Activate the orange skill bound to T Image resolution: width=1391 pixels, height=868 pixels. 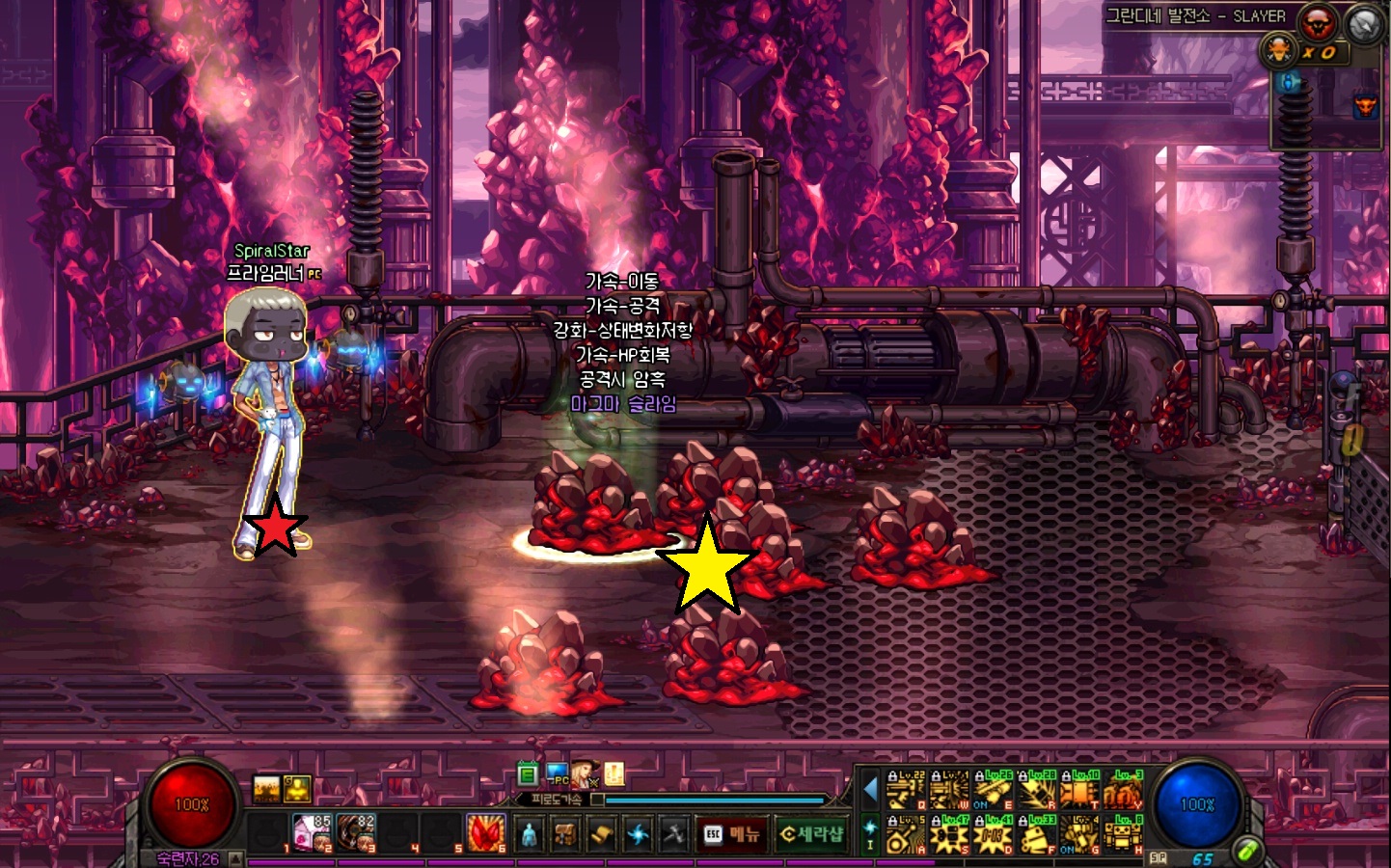(x=1079, y=792)
